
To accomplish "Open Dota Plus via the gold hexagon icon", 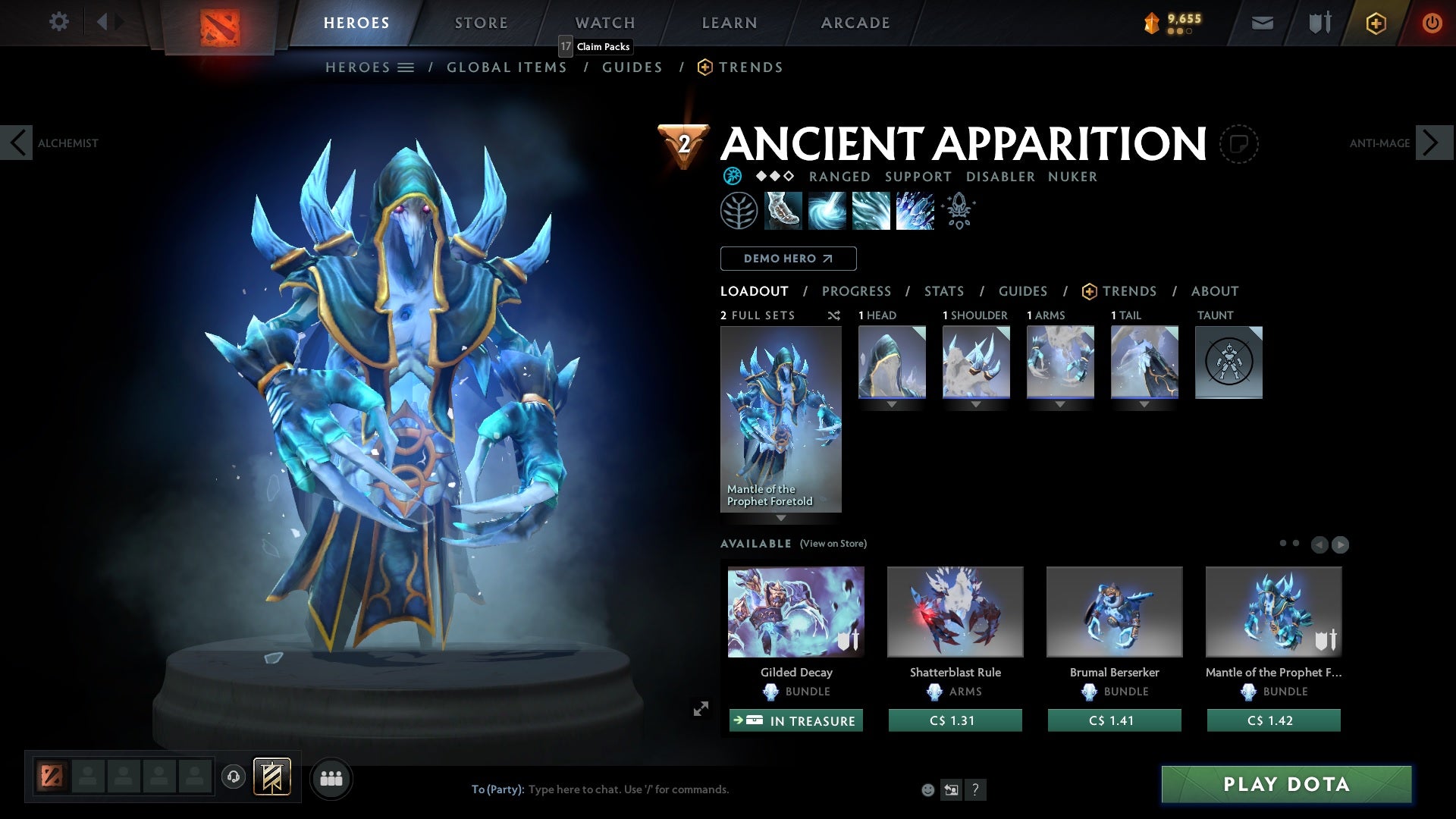I will point(1375,23).
